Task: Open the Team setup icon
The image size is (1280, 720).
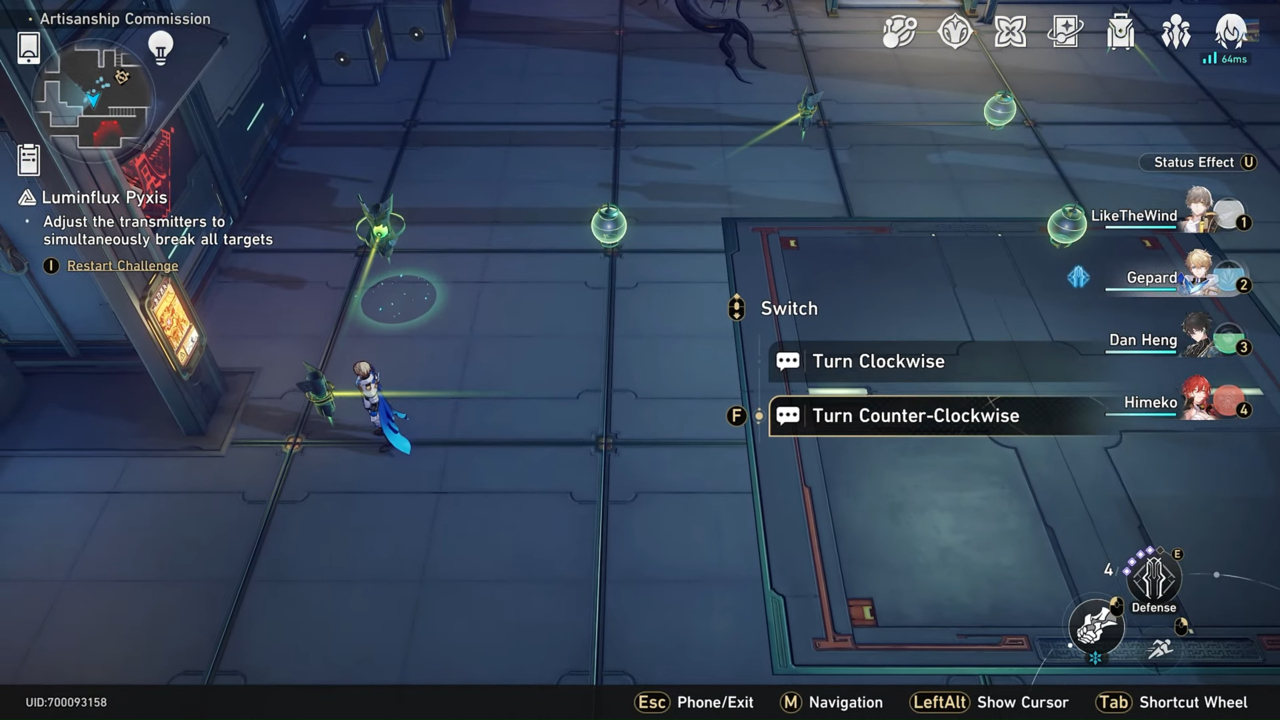Action: pyautogui.click(x=1175, y=32)
